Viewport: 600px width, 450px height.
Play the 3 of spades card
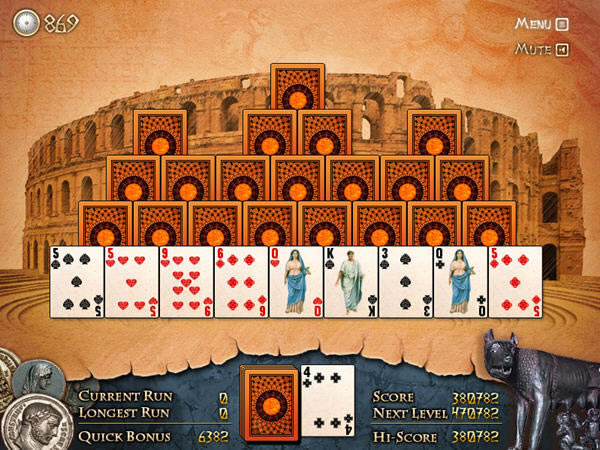click(404, 282)
